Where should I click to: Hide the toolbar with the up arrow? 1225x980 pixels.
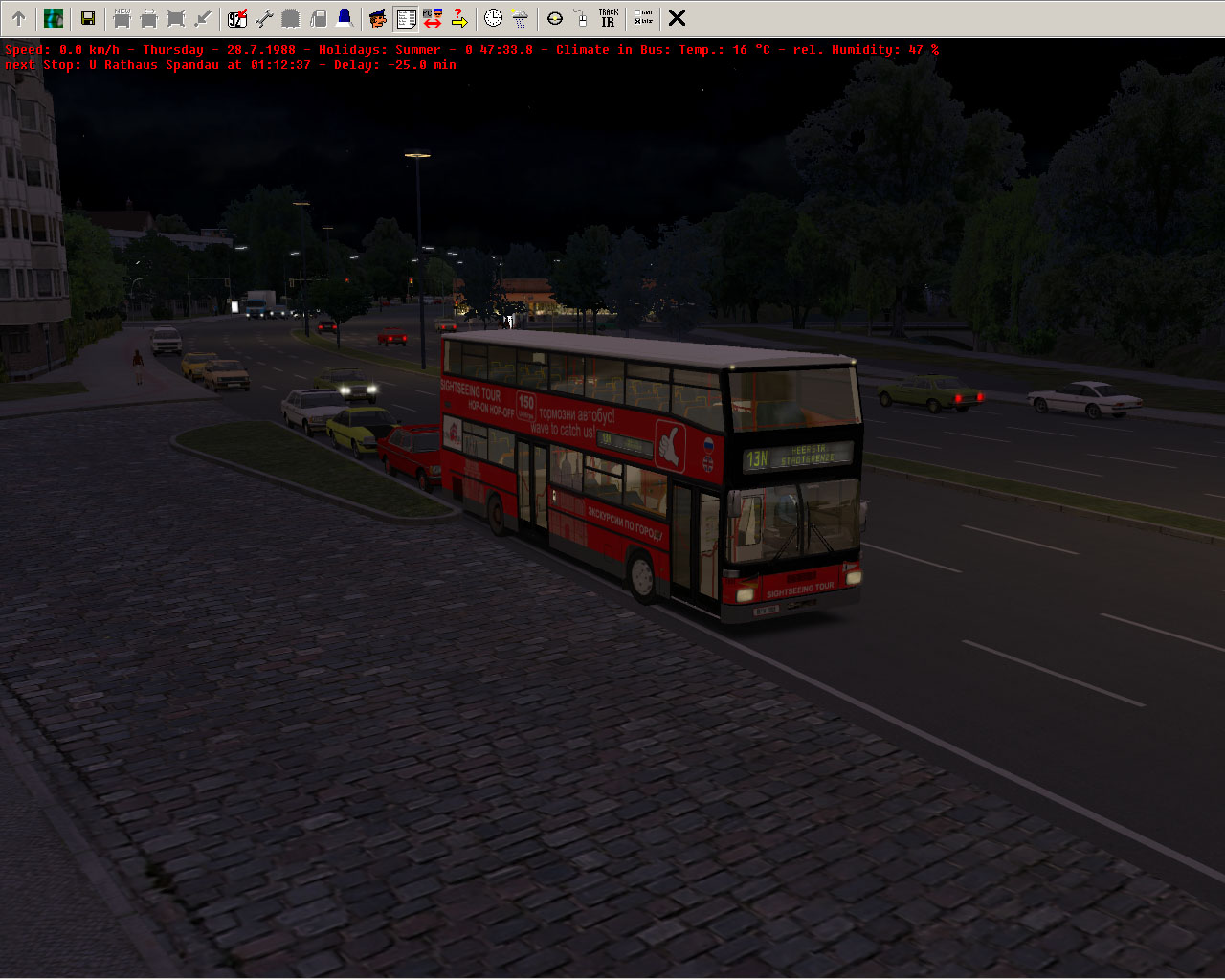[x=18, y=18]
